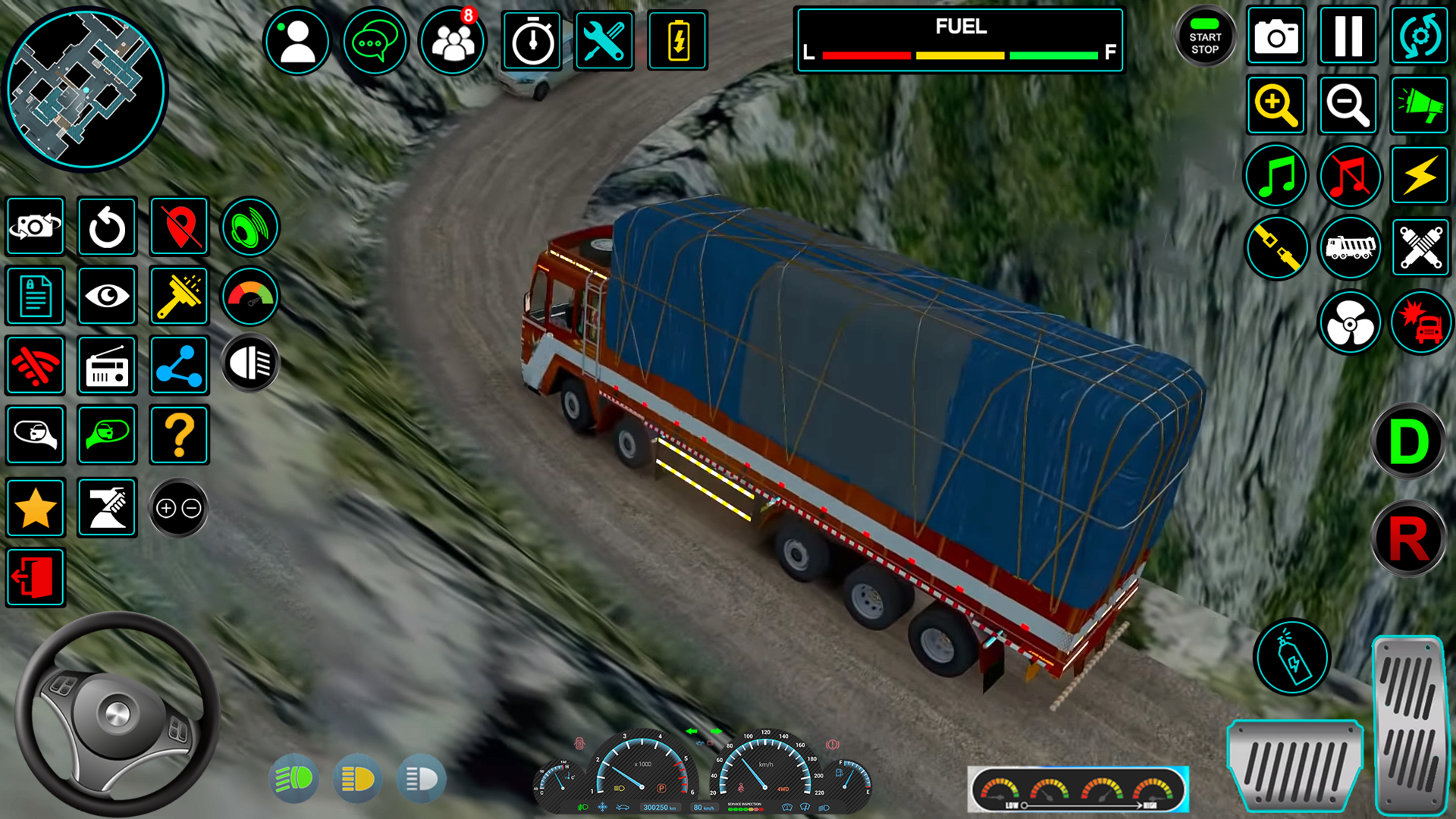Viewport: 1456px width, 819px height.
Task: Open the vehicle damage warning icon
Action: [x=1422, y=322]
